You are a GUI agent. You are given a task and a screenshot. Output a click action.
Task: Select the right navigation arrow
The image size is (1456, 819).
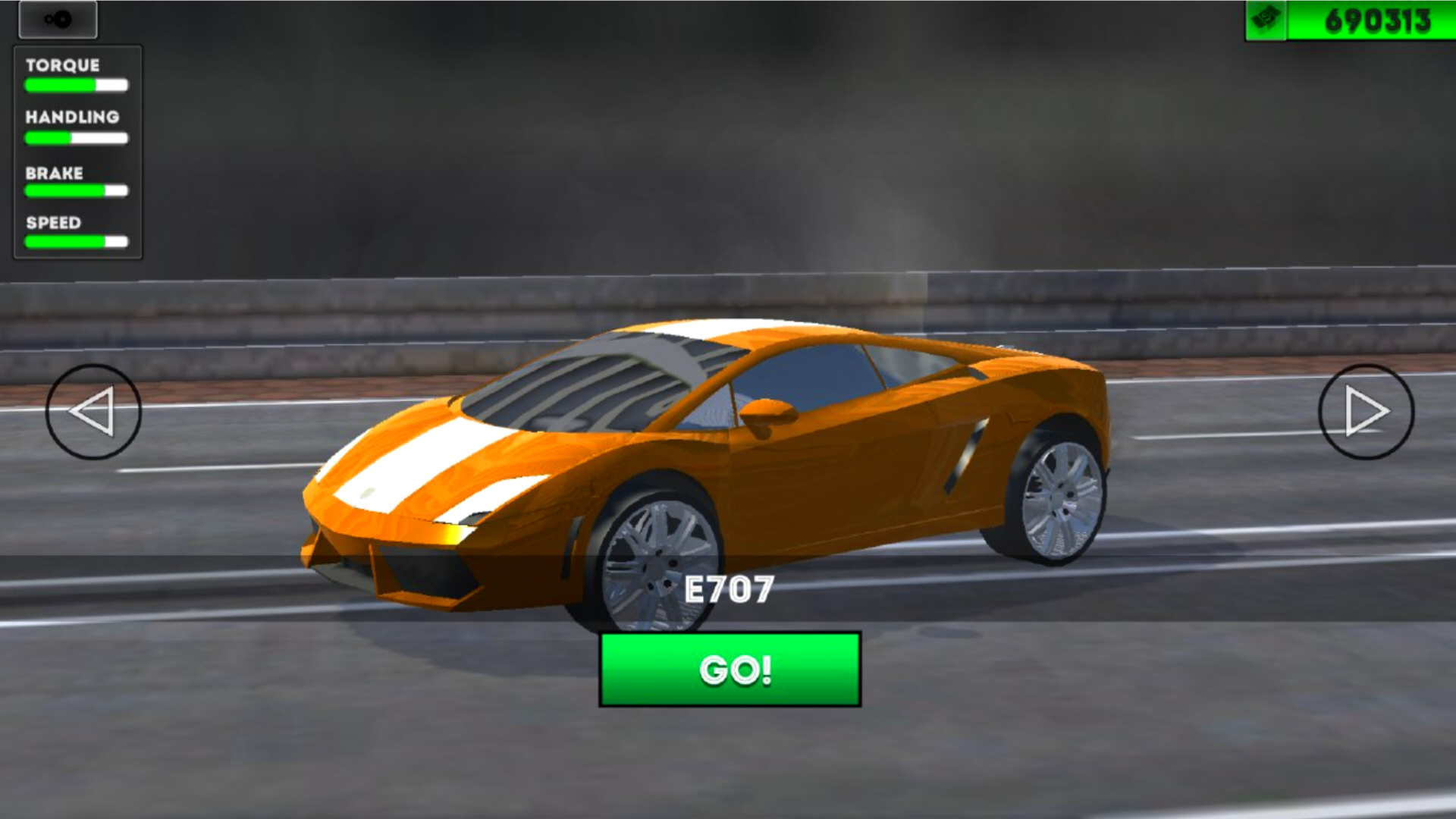click(1365, 412)
